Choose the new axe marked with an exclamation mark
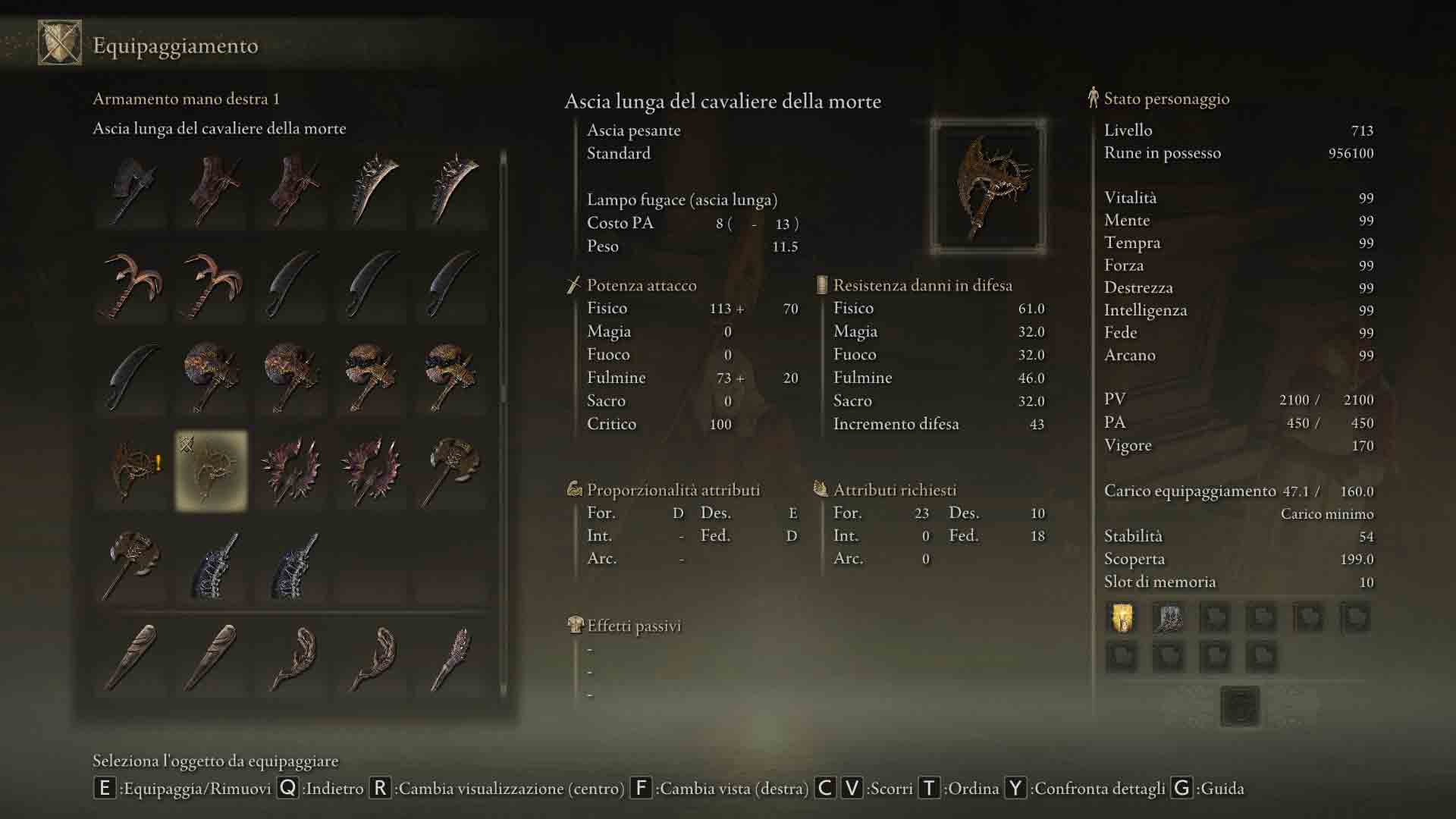 (133, 471)
